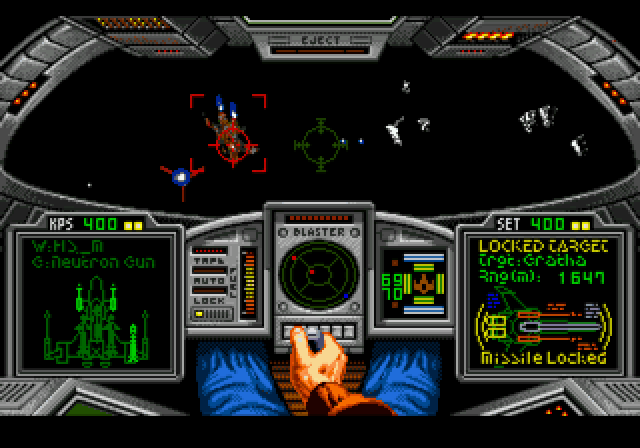Click the circular radar scope
This screenshot has width=640, height=448.
click(x=320, y=277)
